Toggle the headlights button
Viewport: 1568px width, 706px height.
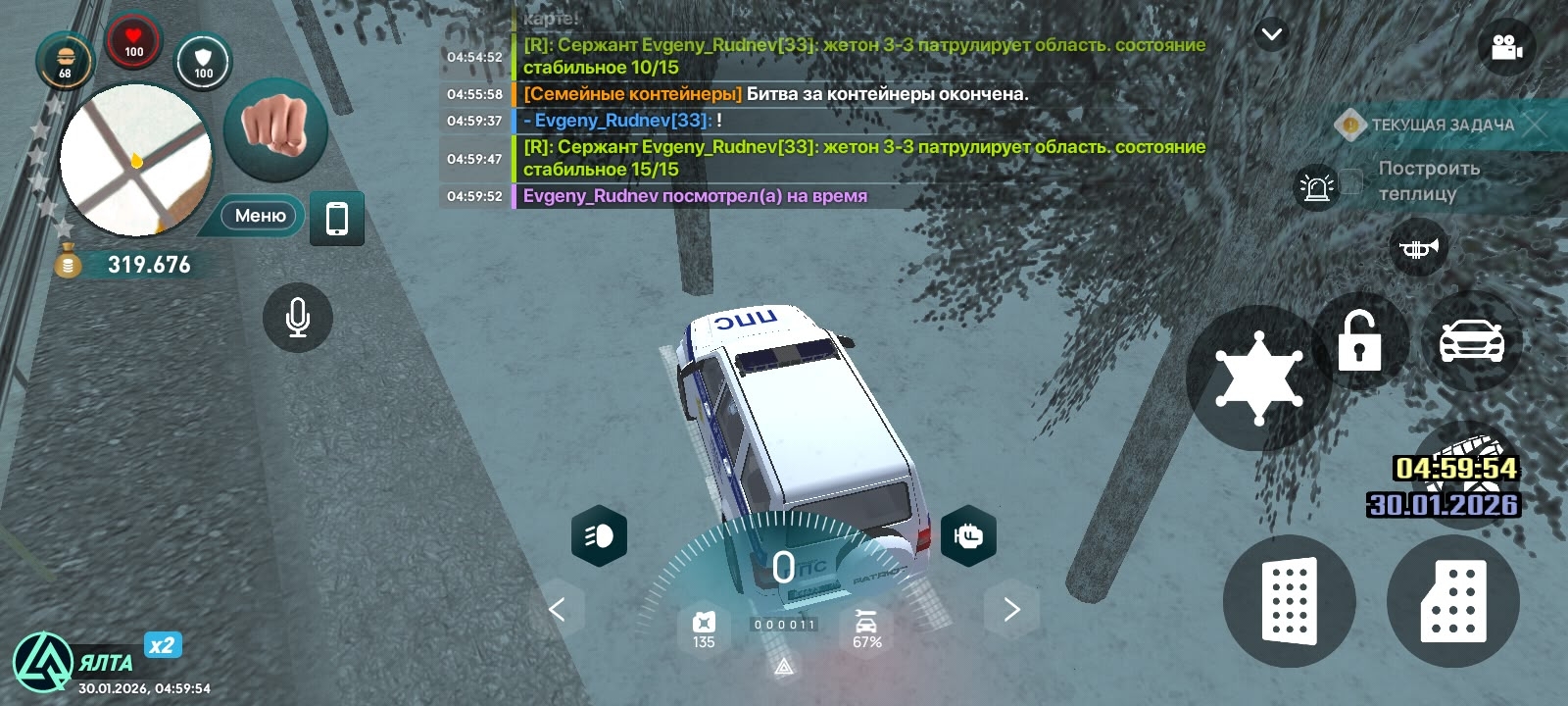coord(599,535)
